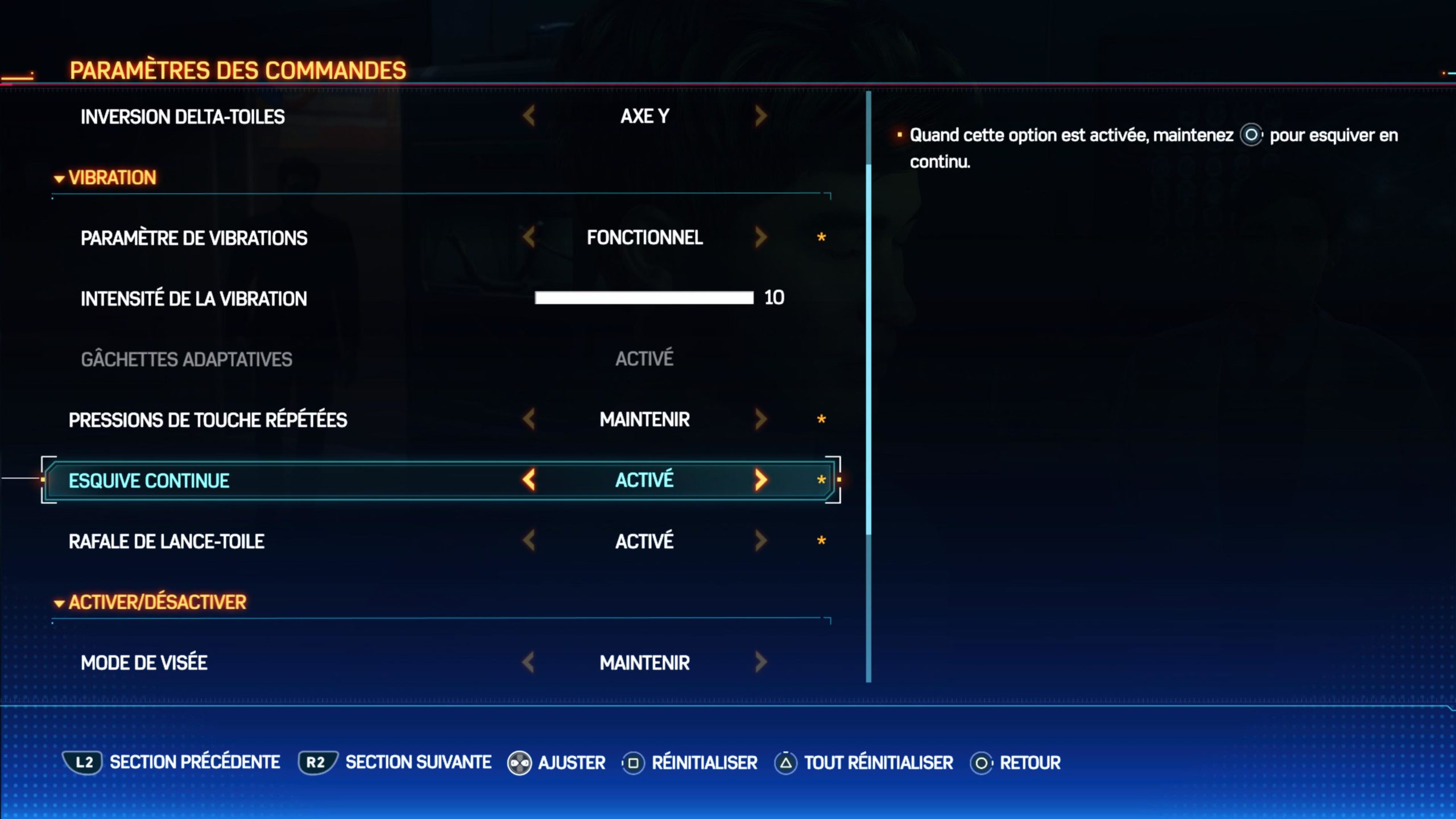This screenshot has height=819, width=1456.
Task: Click right arrow of Rafale de Lance-Toile
Action: click(x=761, y=541)
